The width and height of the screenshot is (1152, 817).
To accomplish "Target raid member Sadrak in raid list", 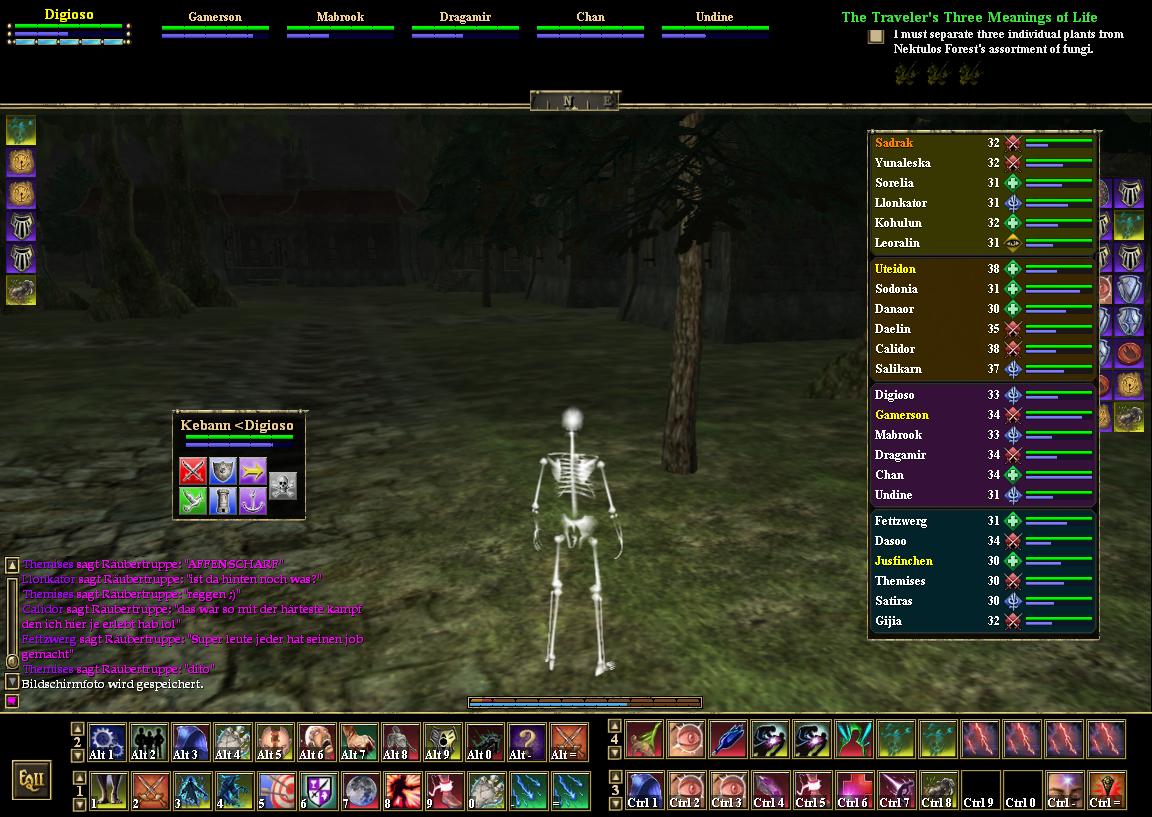I will pos(894,143).
